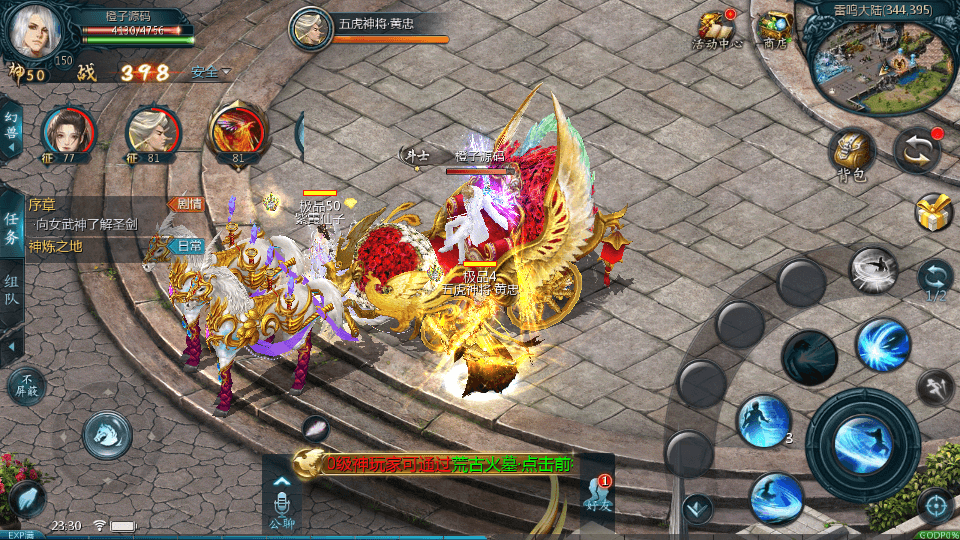Image resolution: width=960 pixels, height=540 pixels.
Task: Open the 背包 backpack
Action: 852,155
